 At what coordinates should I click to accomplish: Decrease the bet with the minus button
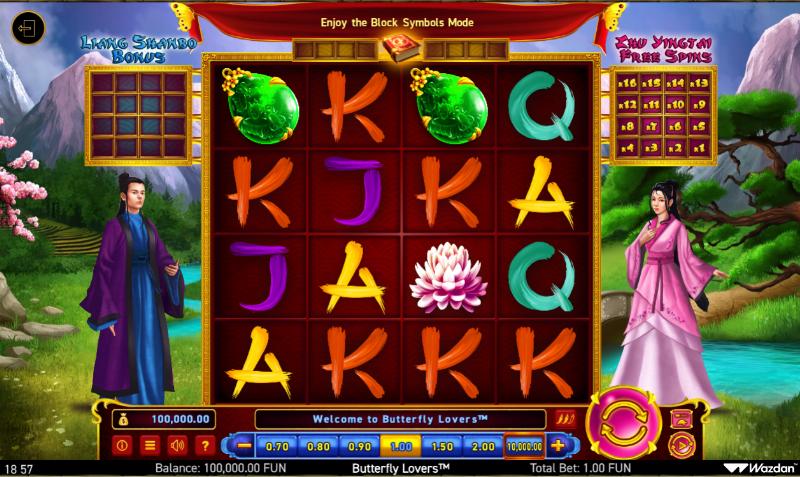pos(241,446)
